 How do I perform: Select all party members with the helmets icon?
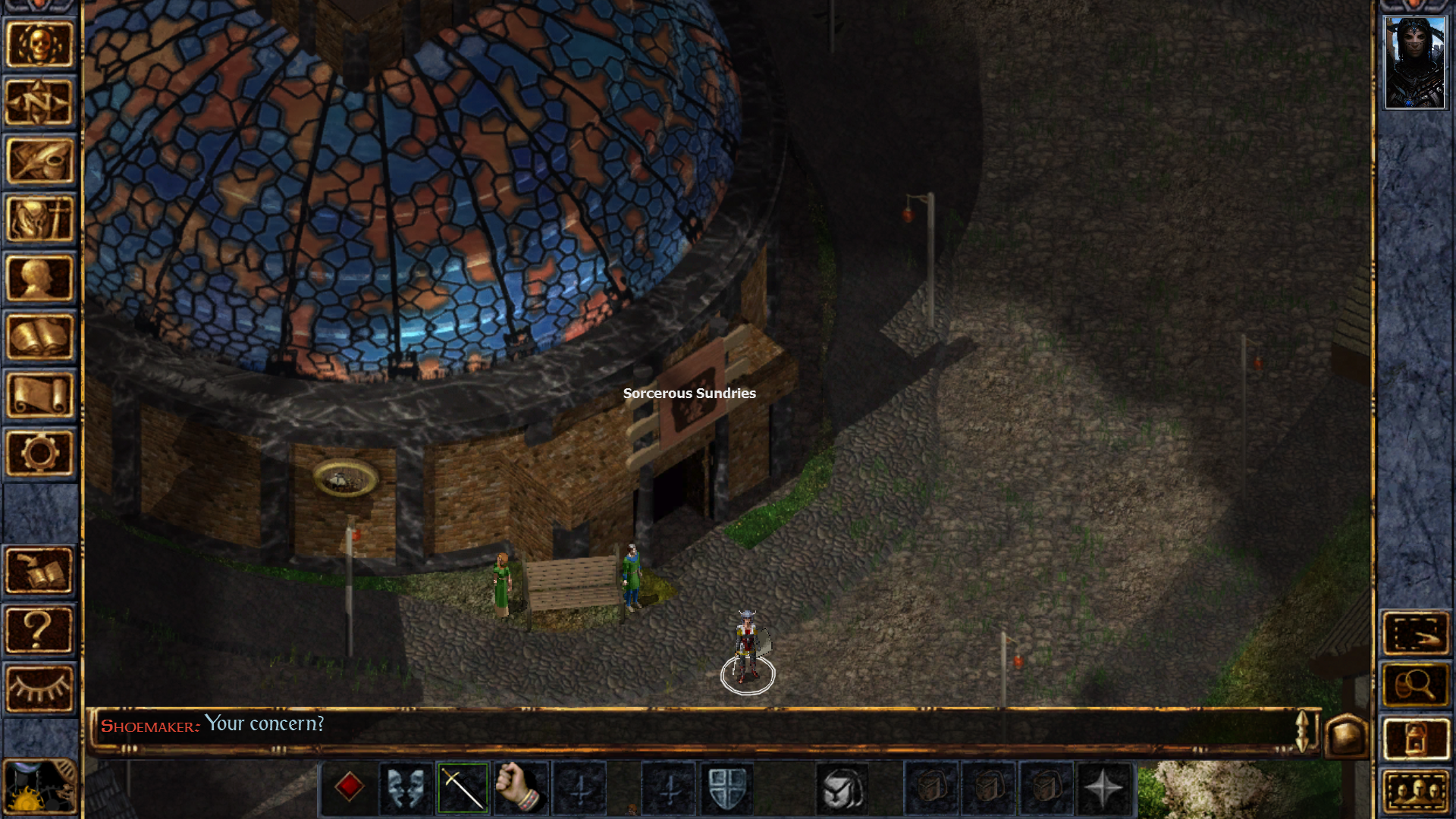[x=1415, y=789]
